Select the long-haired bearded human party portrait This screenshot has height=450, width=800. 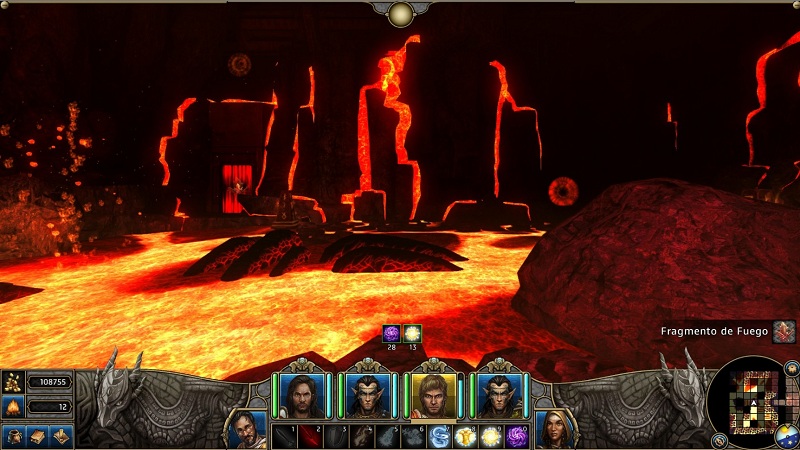click(x=302, y=396)
